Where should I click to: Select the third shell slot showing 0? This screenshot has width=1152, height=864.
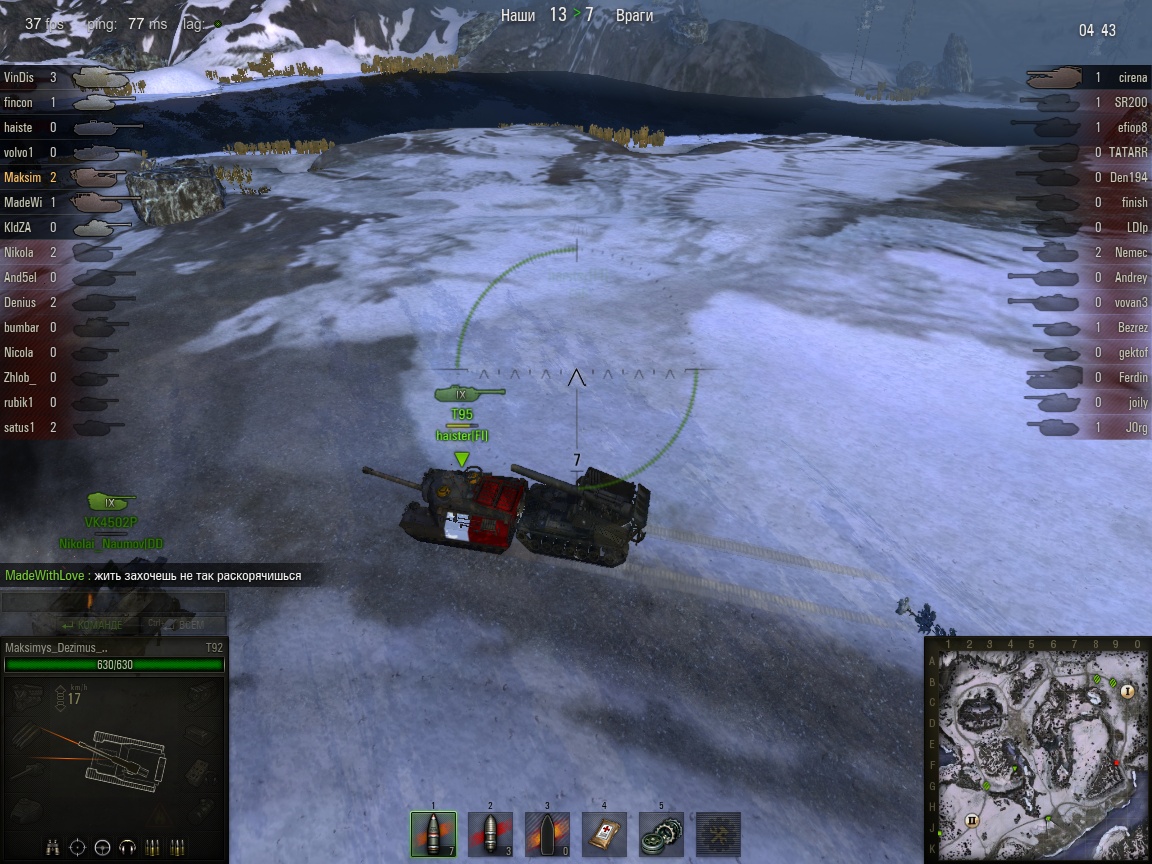coord(547,833)
